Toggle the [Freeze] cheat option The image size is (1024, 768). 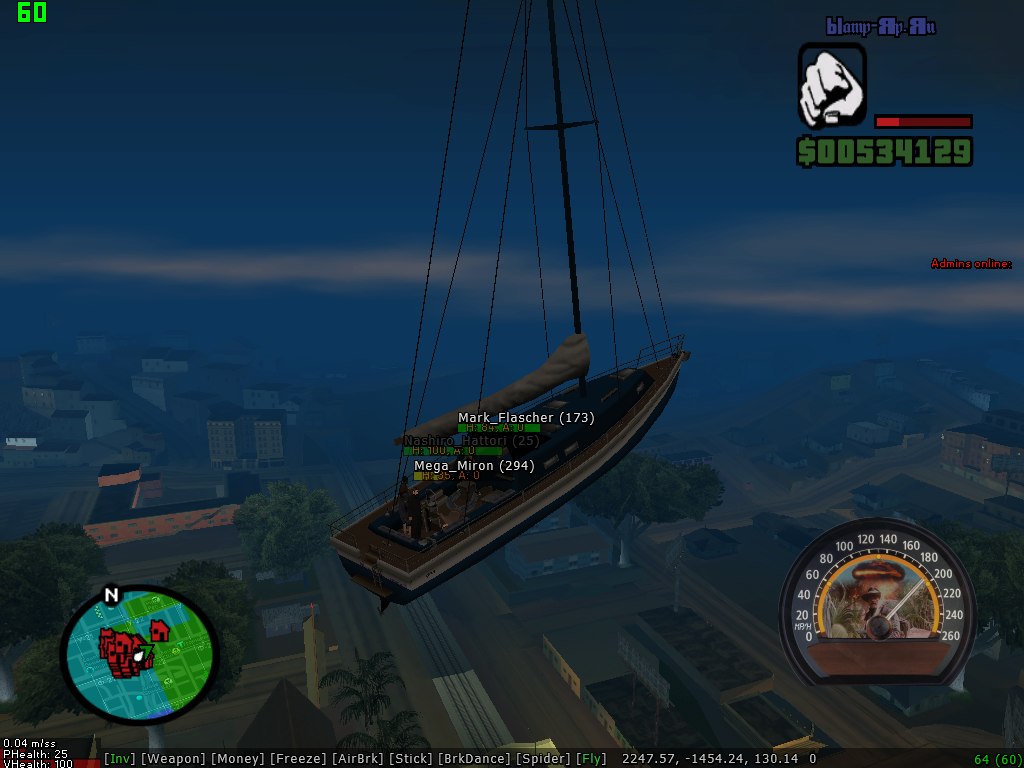coord(297,759)
